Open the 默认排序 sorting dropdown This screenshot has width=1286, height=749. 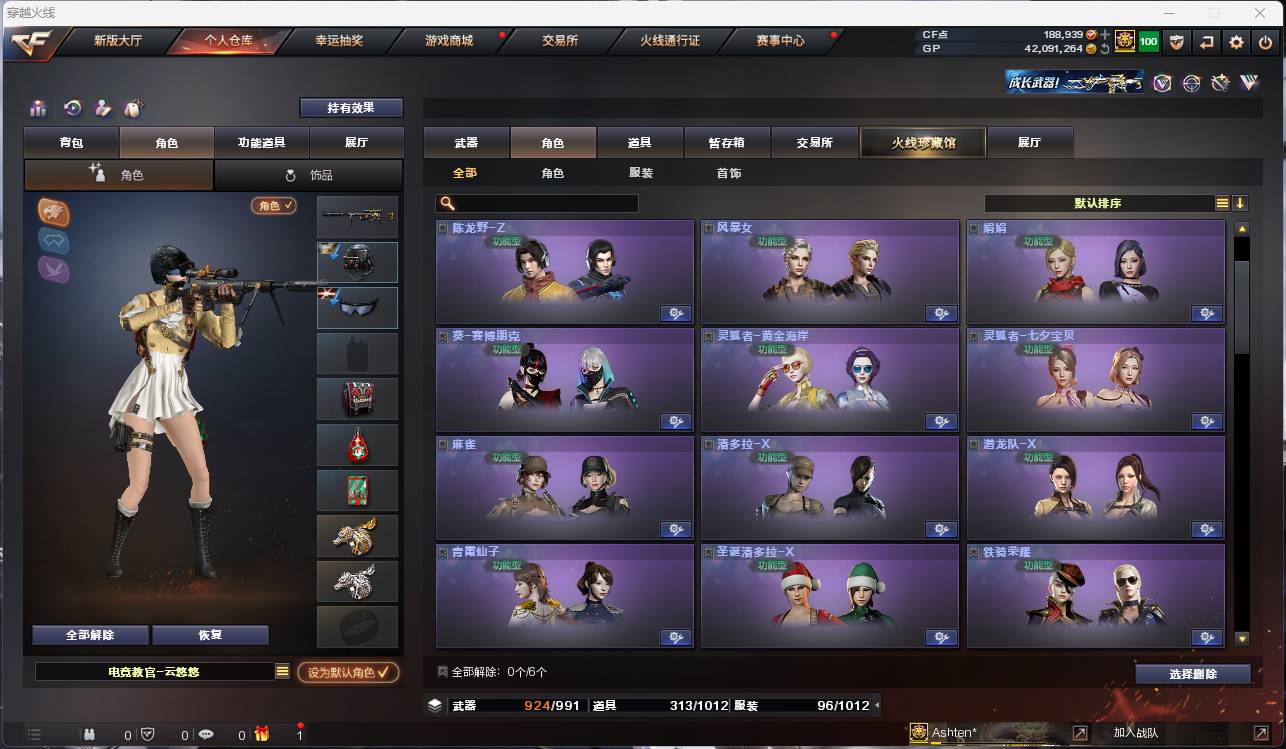(x=1100, y=201)
